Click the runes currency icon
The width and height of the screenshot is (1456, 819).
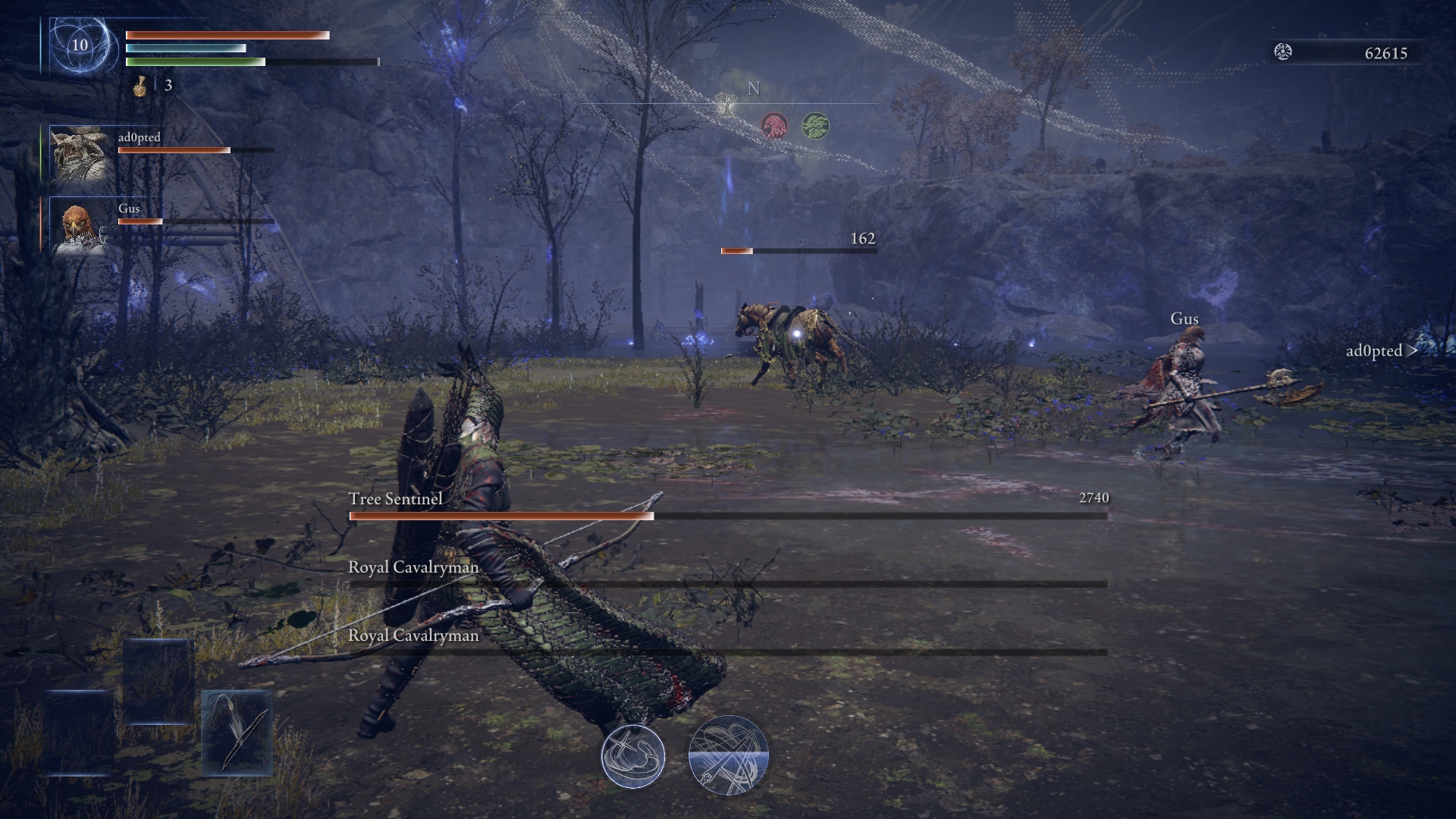click(x=1283, y=52)
